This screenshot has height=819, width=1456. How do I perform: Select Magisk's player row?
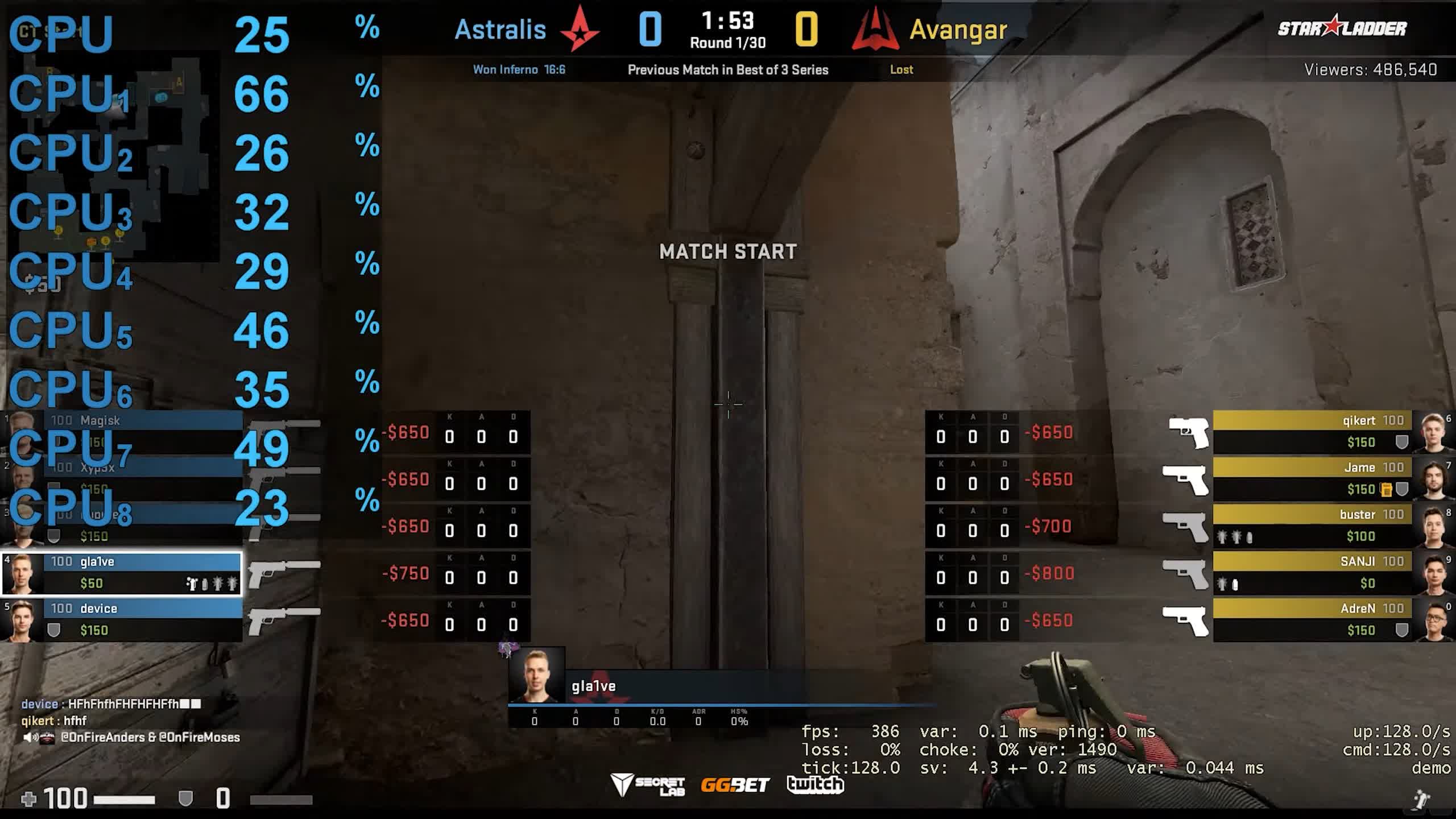(142, 421)
